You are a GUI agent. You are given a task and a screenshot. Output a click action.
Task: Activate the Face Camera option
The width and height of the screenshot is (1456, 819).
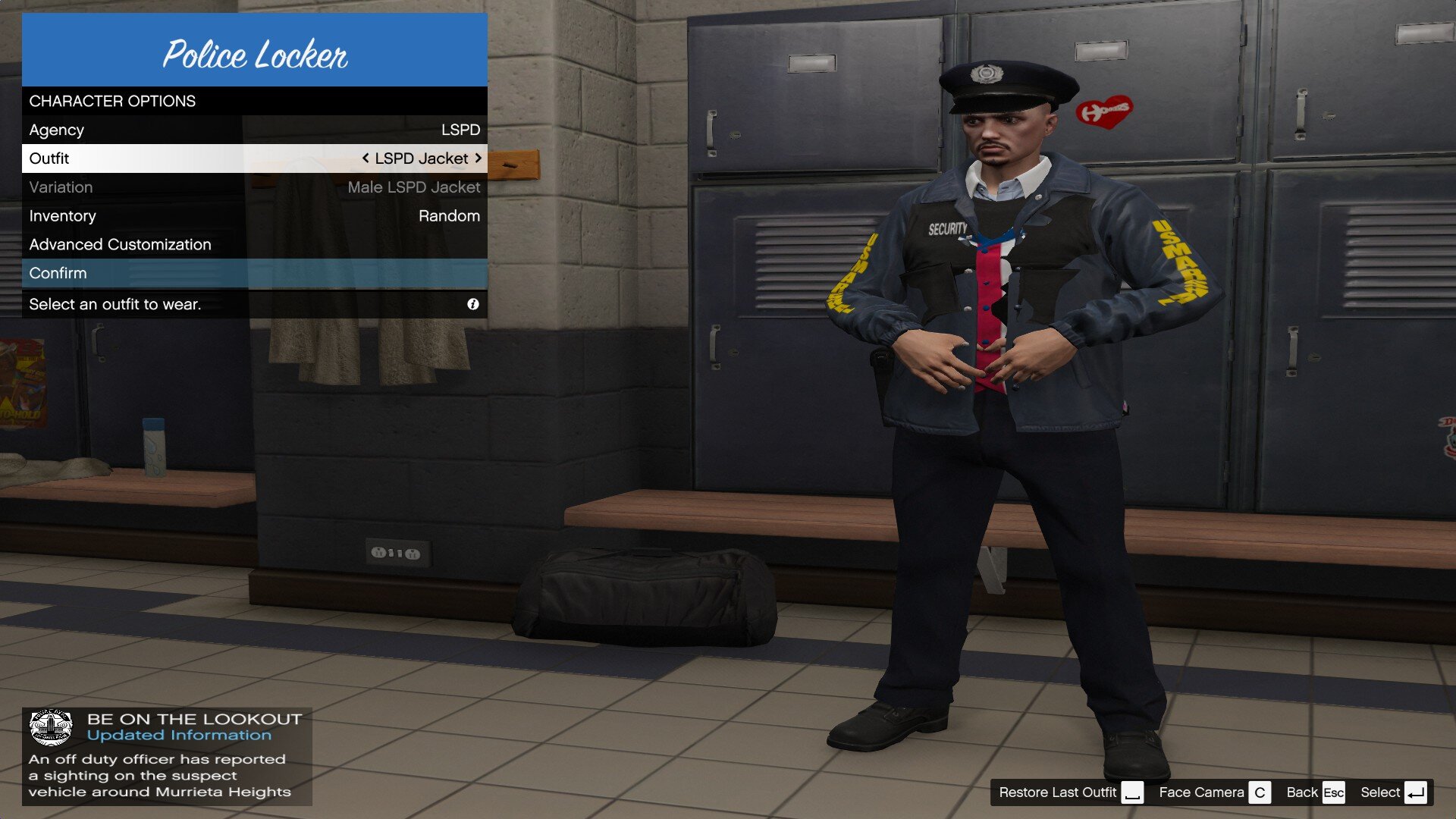tap(1213, 792)
